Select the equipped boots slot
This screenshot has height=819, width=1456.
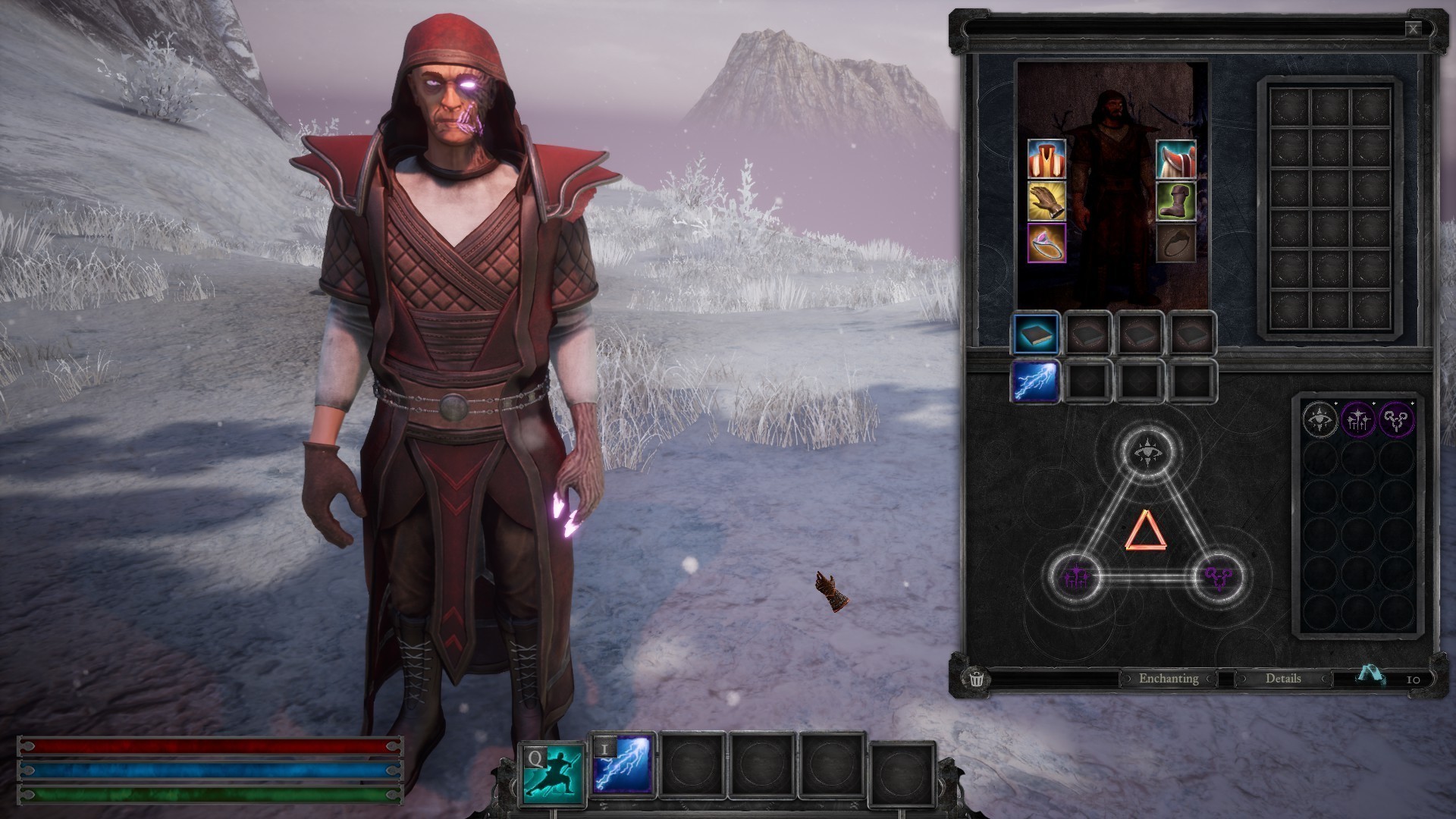click(x=1175, y=201)
